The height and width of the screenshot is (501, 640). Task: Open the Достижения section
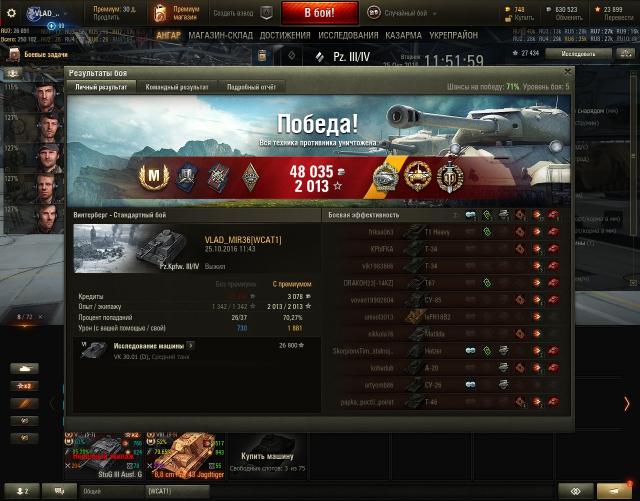point(285,35)
